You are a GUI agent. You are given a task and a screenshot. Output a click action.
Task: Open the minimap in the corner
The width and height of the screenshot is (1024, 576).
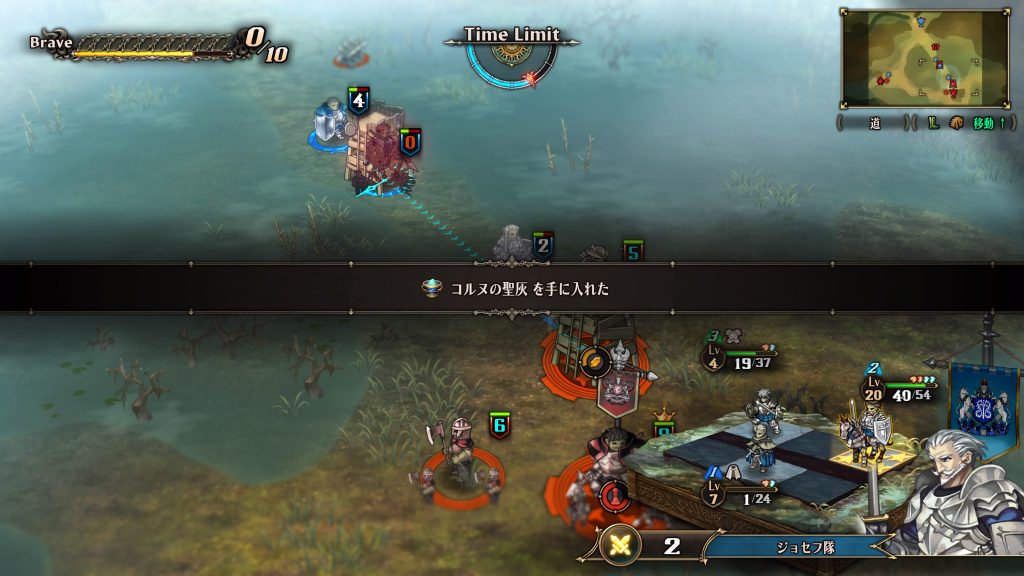pyautogui.click(x=923, y=58)
